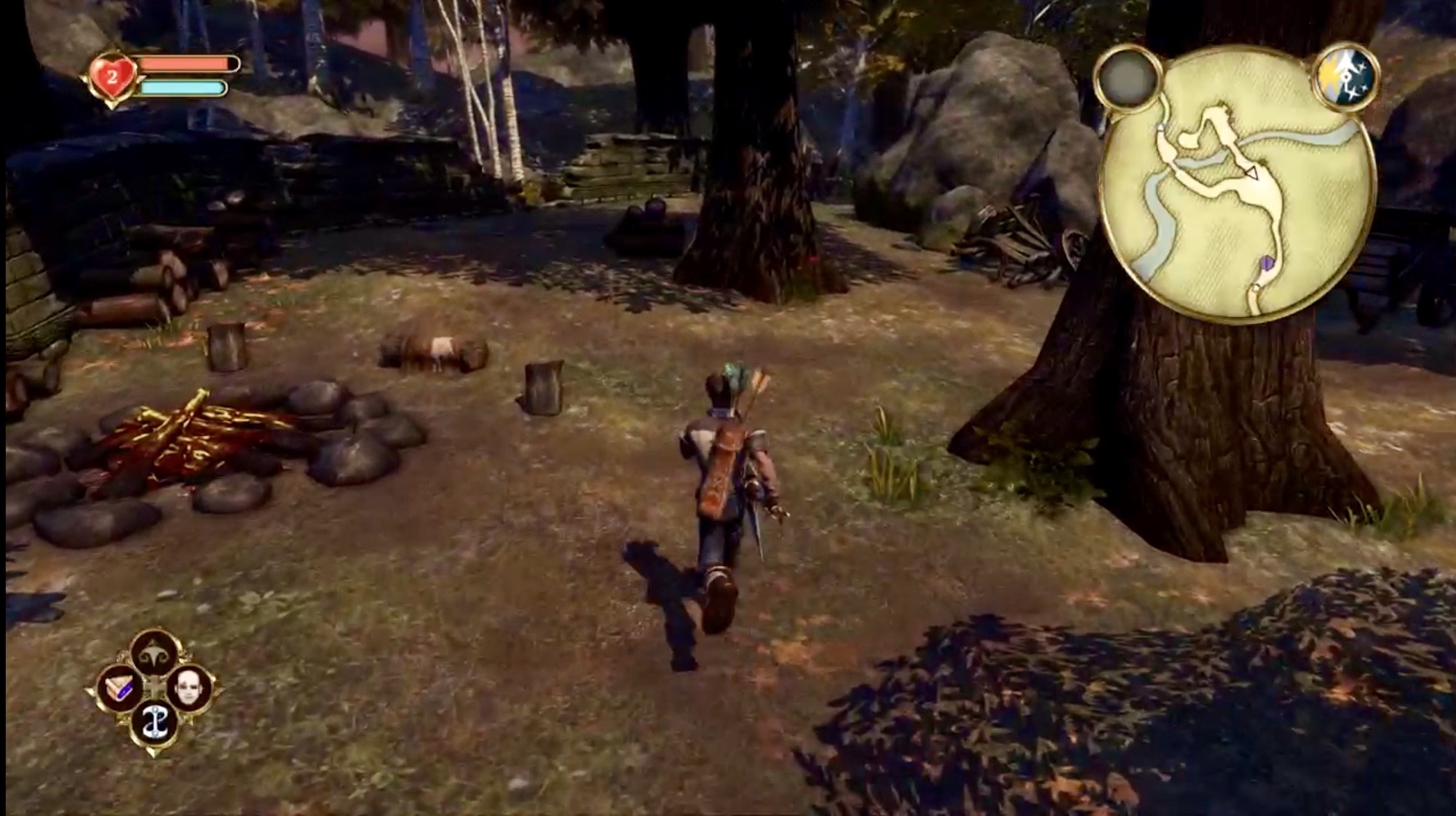
Task: Choose the pale face expression slot
Action: 189,687
